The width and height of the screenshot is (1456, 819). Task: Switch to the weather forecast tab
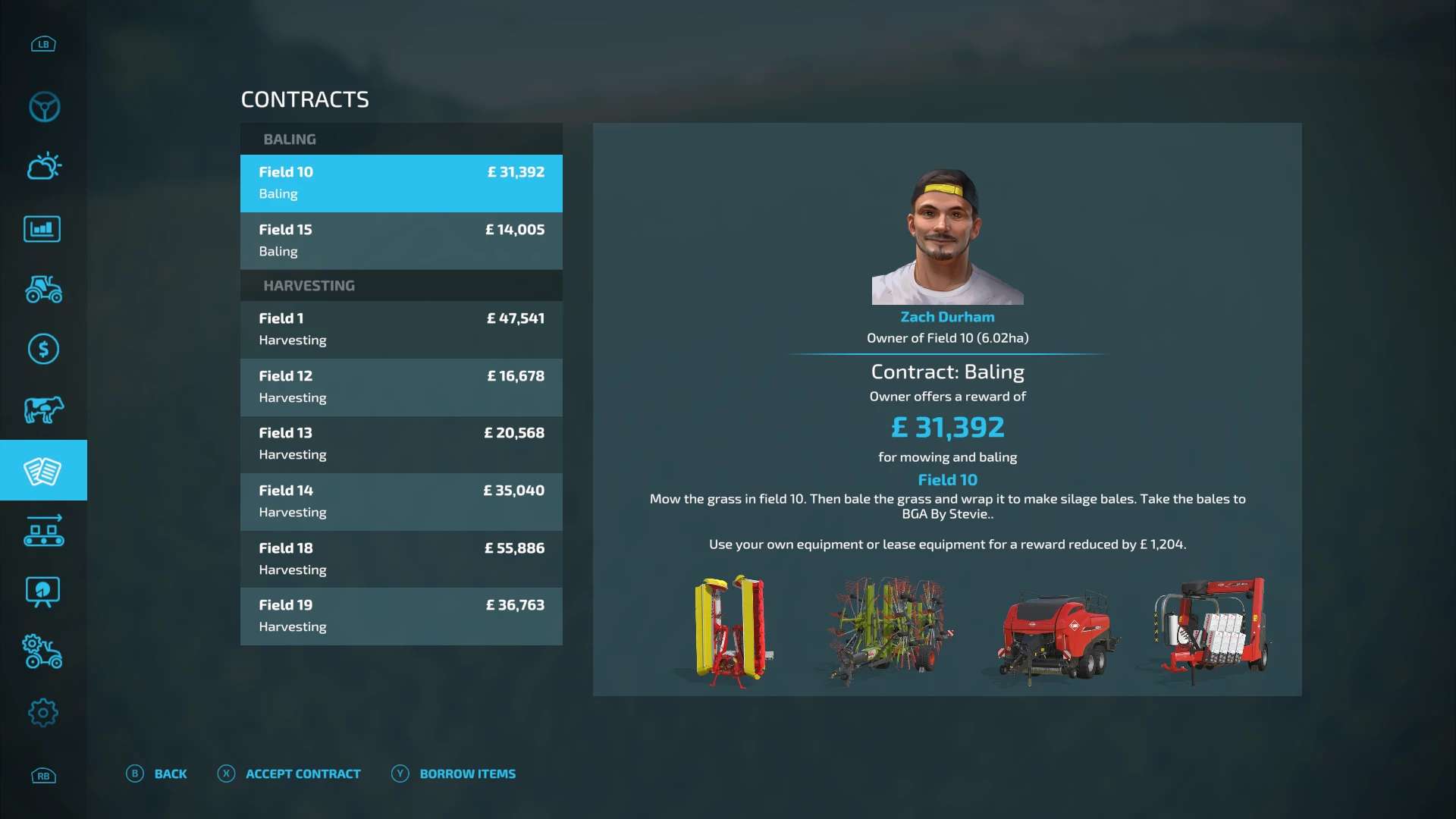pyautogui.click(x=44, y=167)
